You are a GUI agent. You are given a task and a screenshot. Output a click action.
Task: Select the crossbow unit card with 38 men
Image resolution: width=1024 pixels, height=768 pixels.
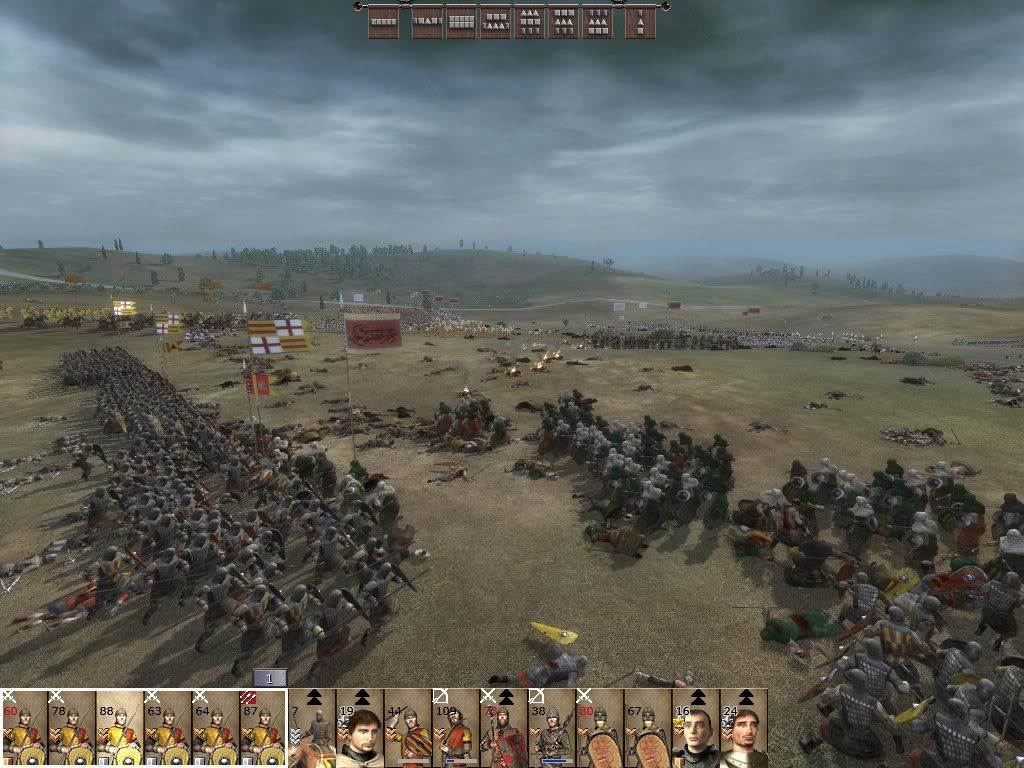pyautogui.click(x=552, y=728)
